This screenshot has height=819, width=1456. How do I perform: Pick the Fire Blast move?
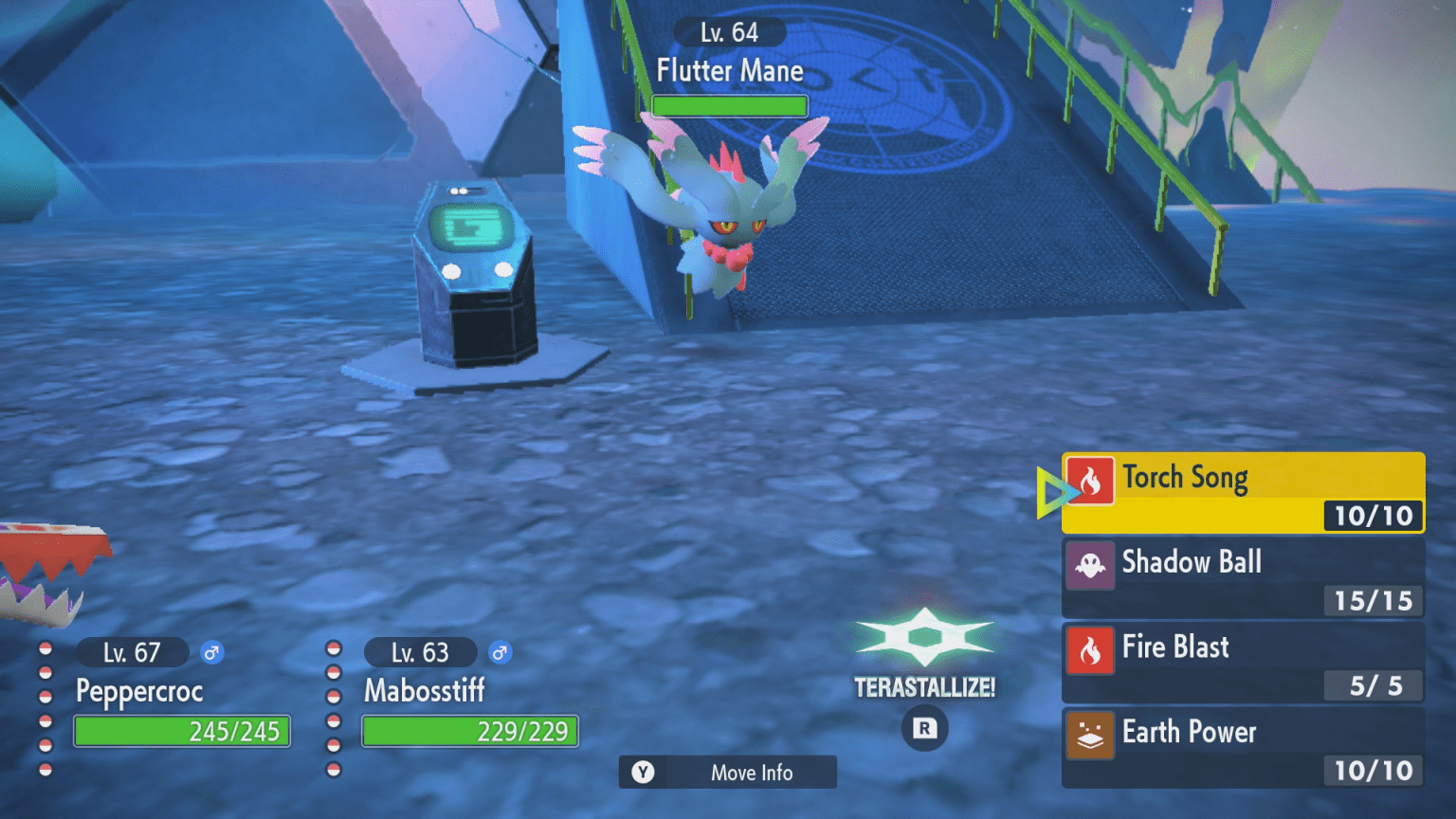click(1242, 662)
